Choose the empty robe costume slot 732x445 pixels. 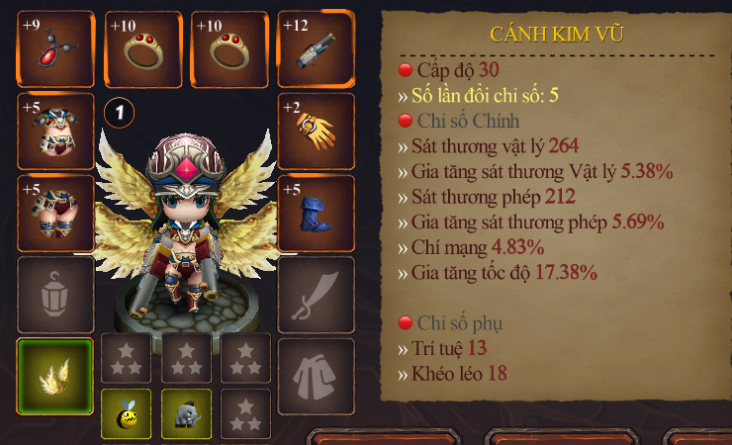(x=315, y=376)
